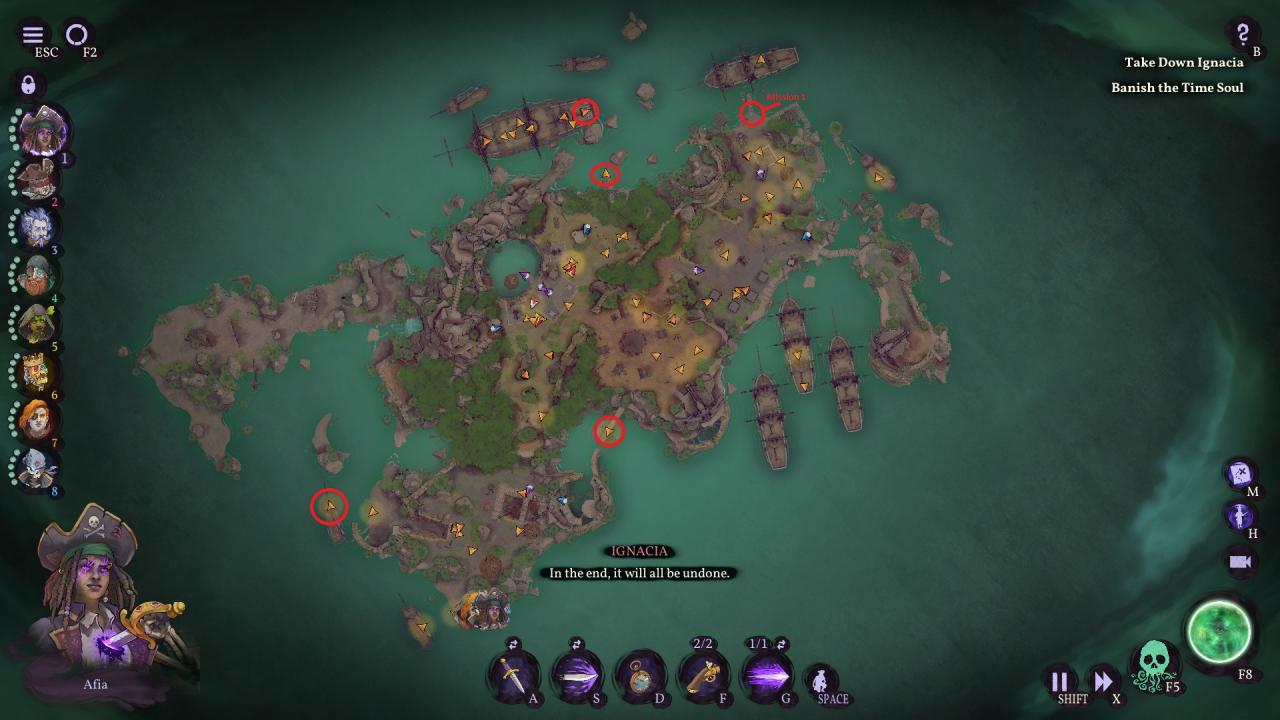Image resolution: width=1280 pixels, height=720 pixels.
Task: Click the ring icon next to the menu
Action: (x=77, y=35)
